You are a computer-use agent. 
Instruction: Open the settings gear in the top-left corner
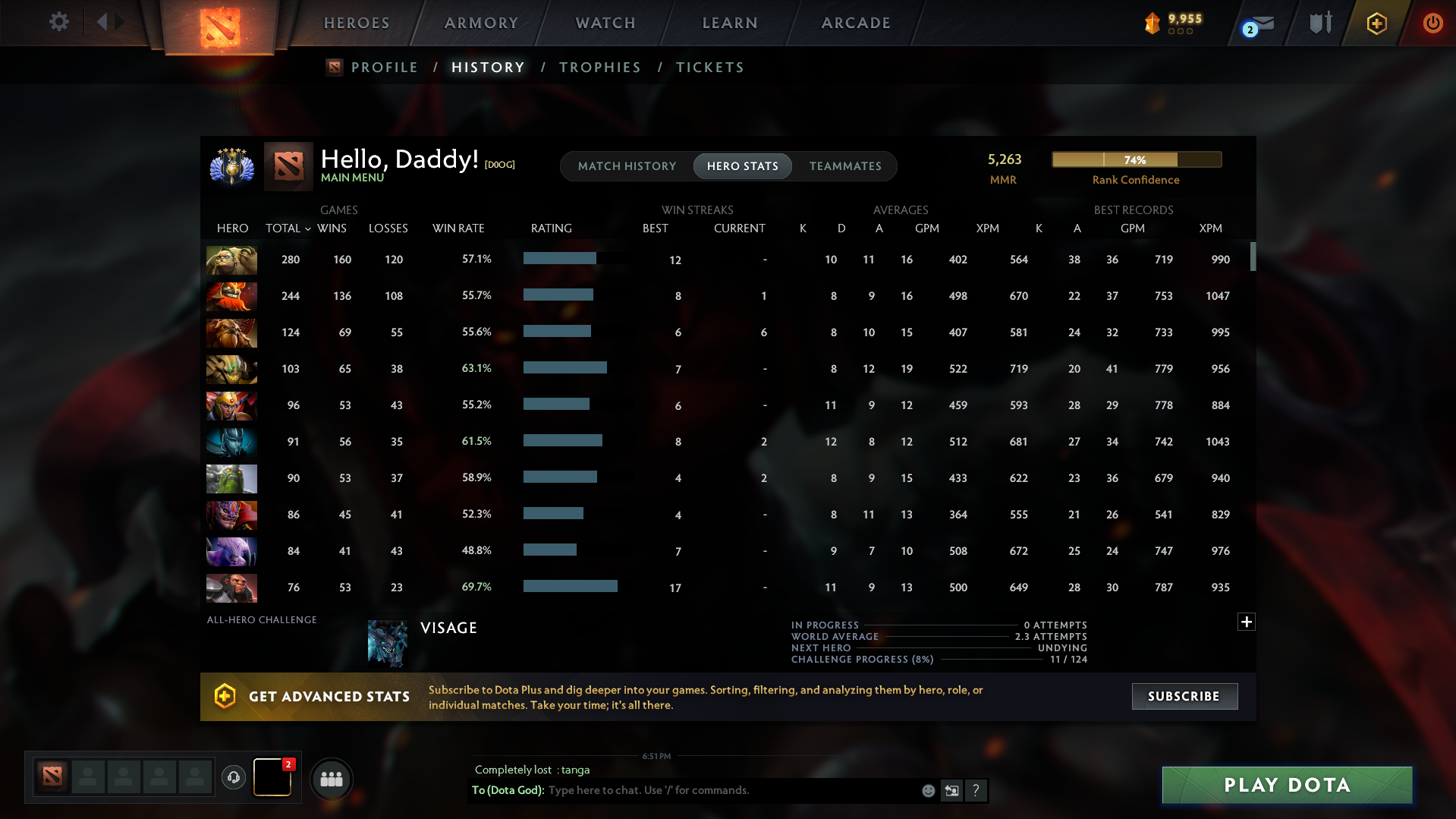click(x=58, y=22)
